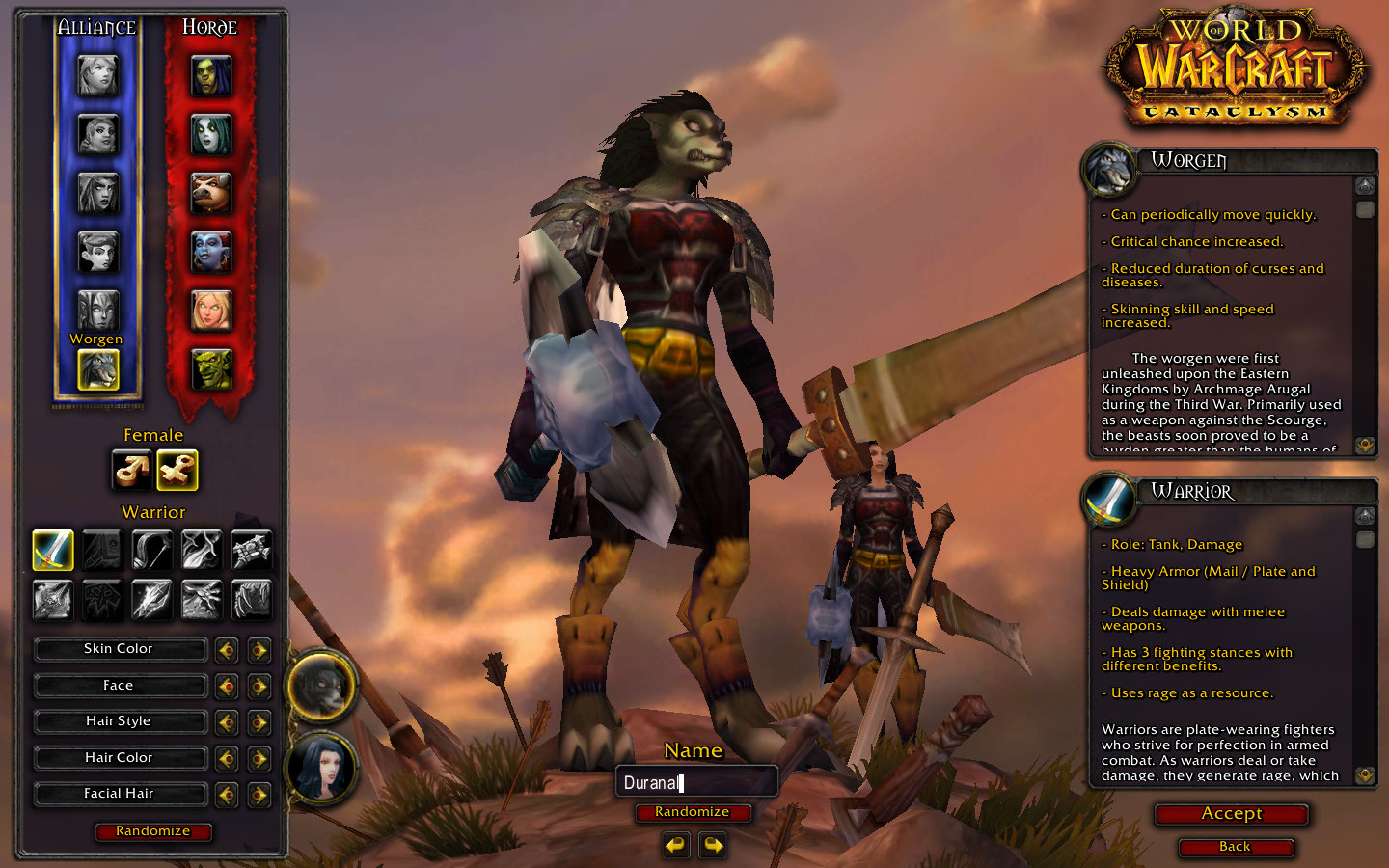Cycle to next Hair Style

coord(259,722)
